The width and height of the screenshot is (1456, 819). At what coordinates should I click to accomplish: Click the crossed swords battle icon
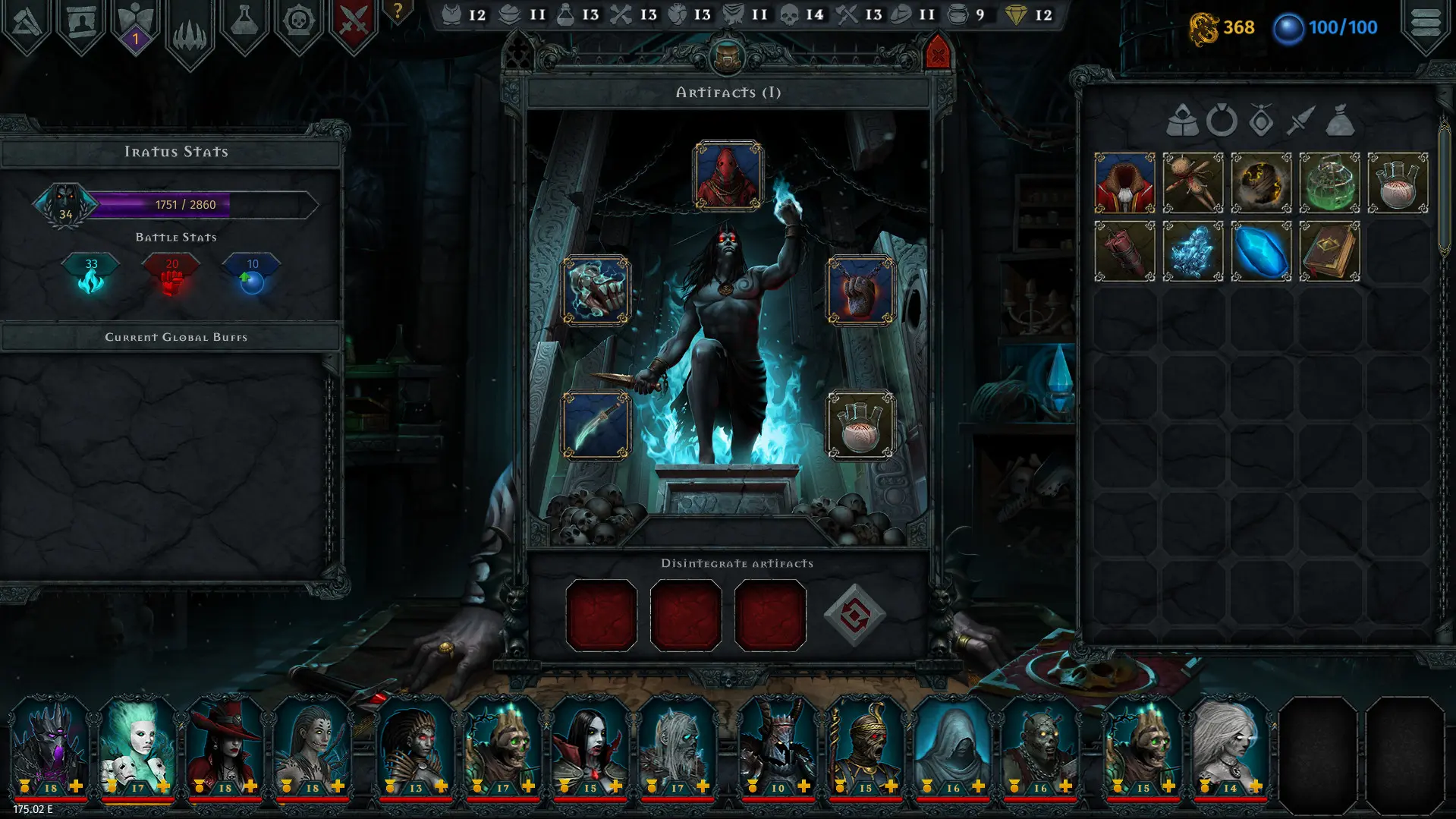click(354, 23)
